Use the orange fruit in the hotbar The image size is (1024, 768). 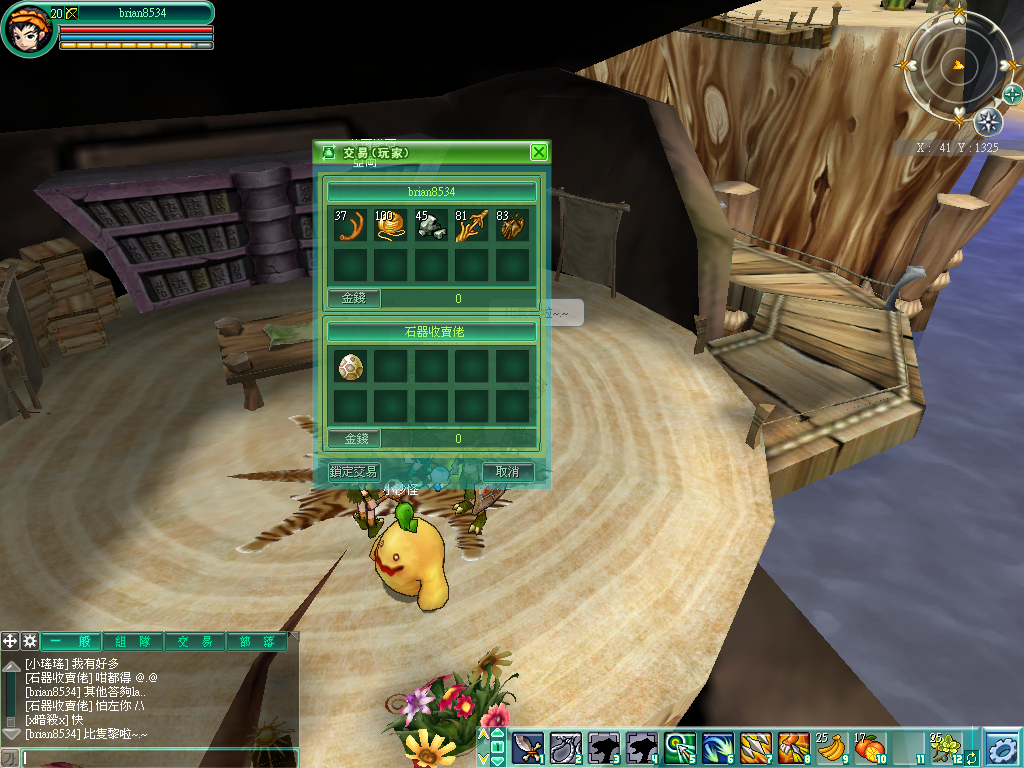[869, 747]
